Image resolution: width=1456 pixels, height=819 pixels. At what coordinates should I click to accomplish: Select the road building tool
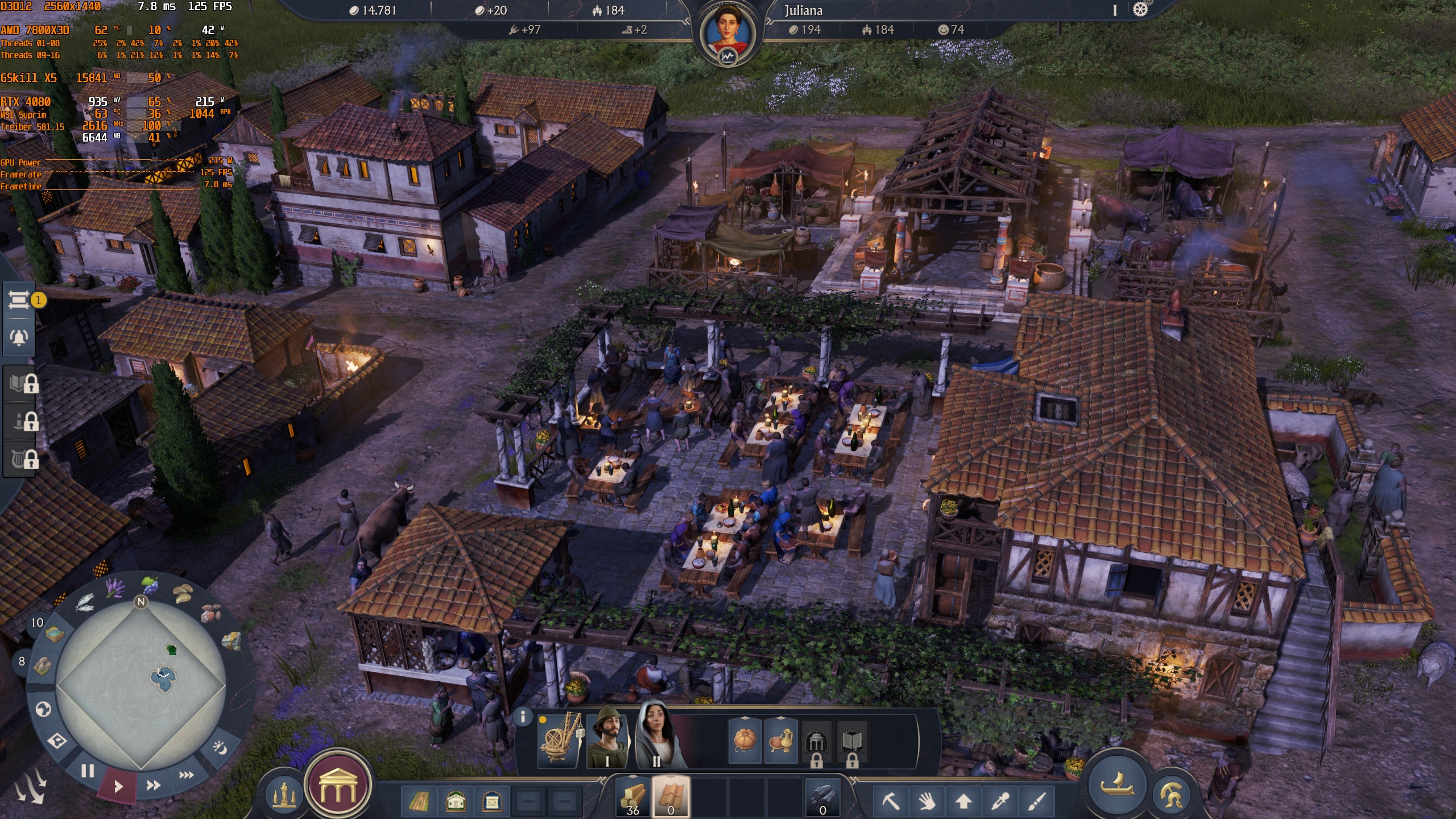click(x=419, y=802)
